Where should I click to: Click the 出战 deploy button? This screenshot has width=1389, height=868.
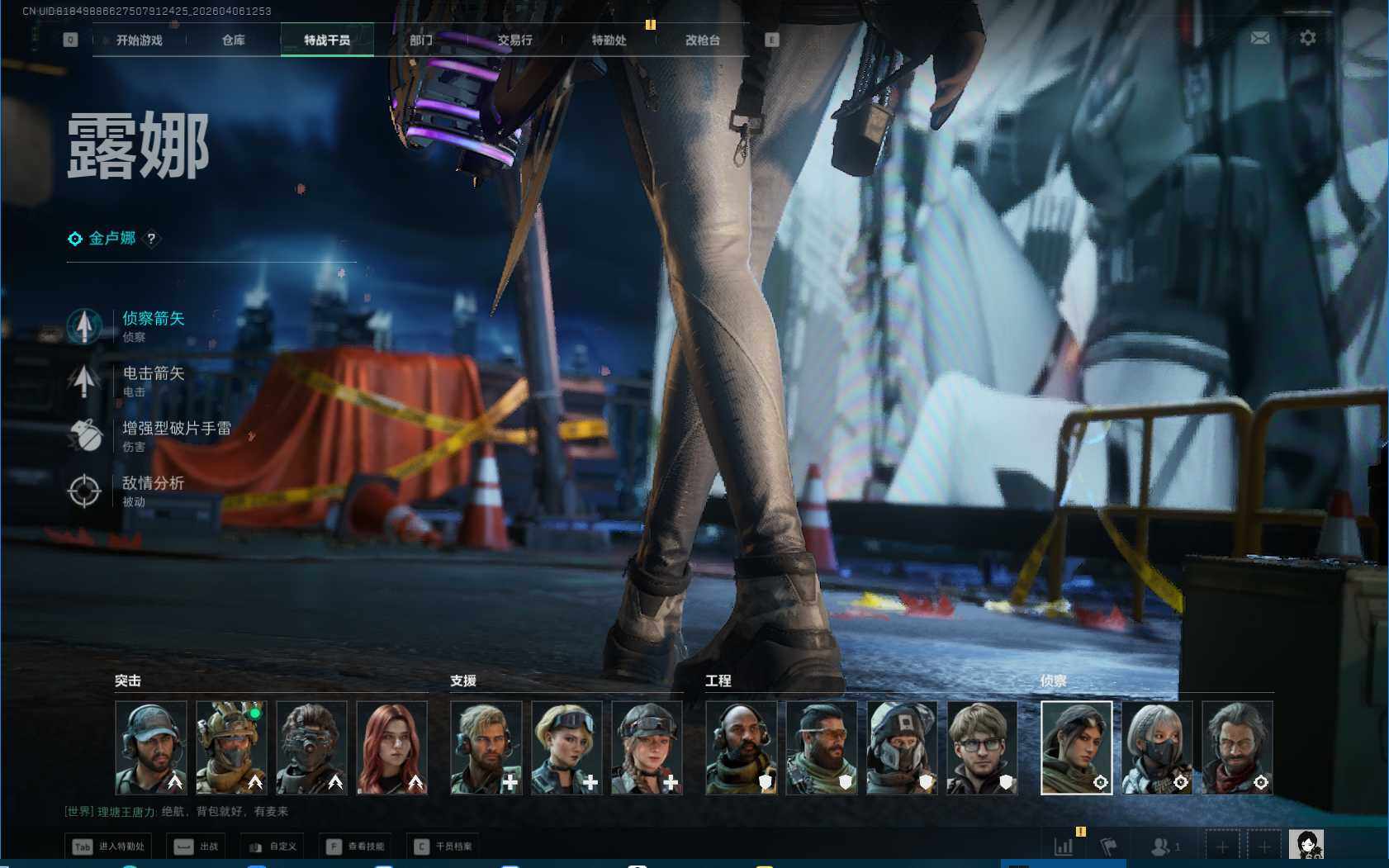[x=197, y=847]
